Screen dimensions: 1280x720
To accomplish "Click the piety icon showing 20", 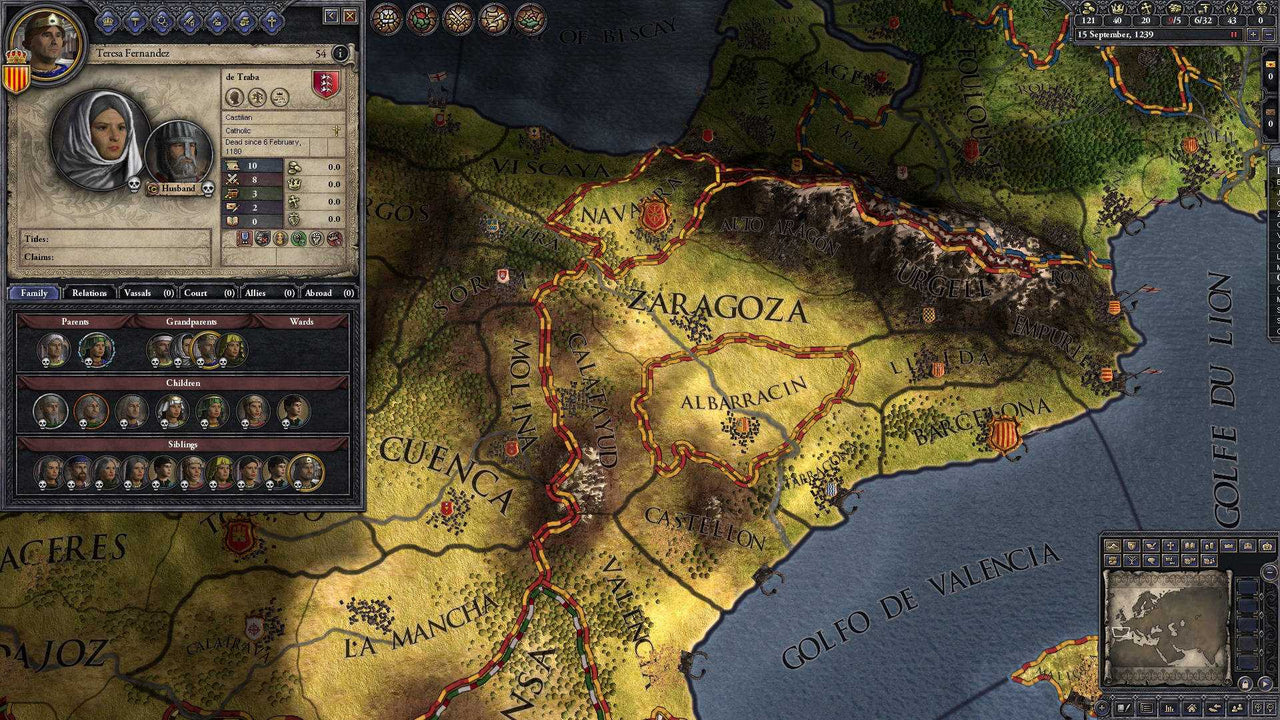I will tap(1146, 10).
